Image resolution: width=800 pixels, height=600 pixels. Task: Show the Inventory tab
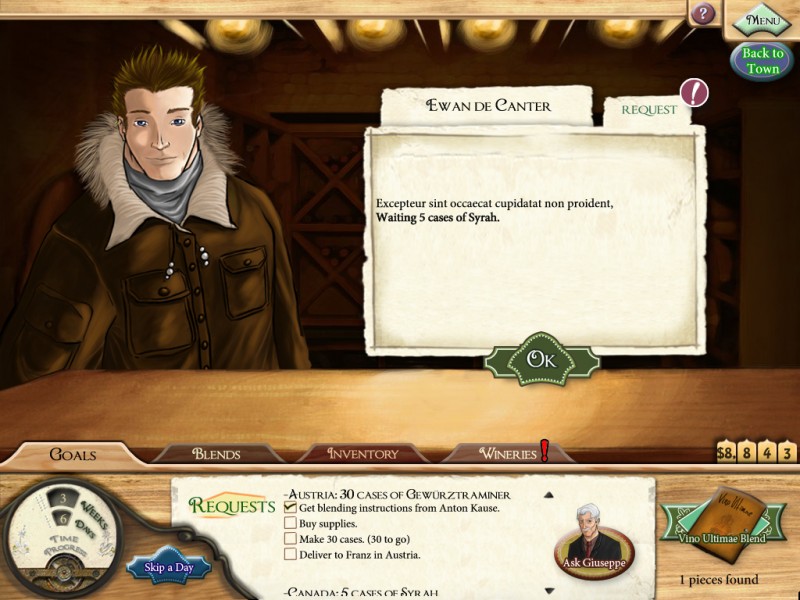(363, 455)
